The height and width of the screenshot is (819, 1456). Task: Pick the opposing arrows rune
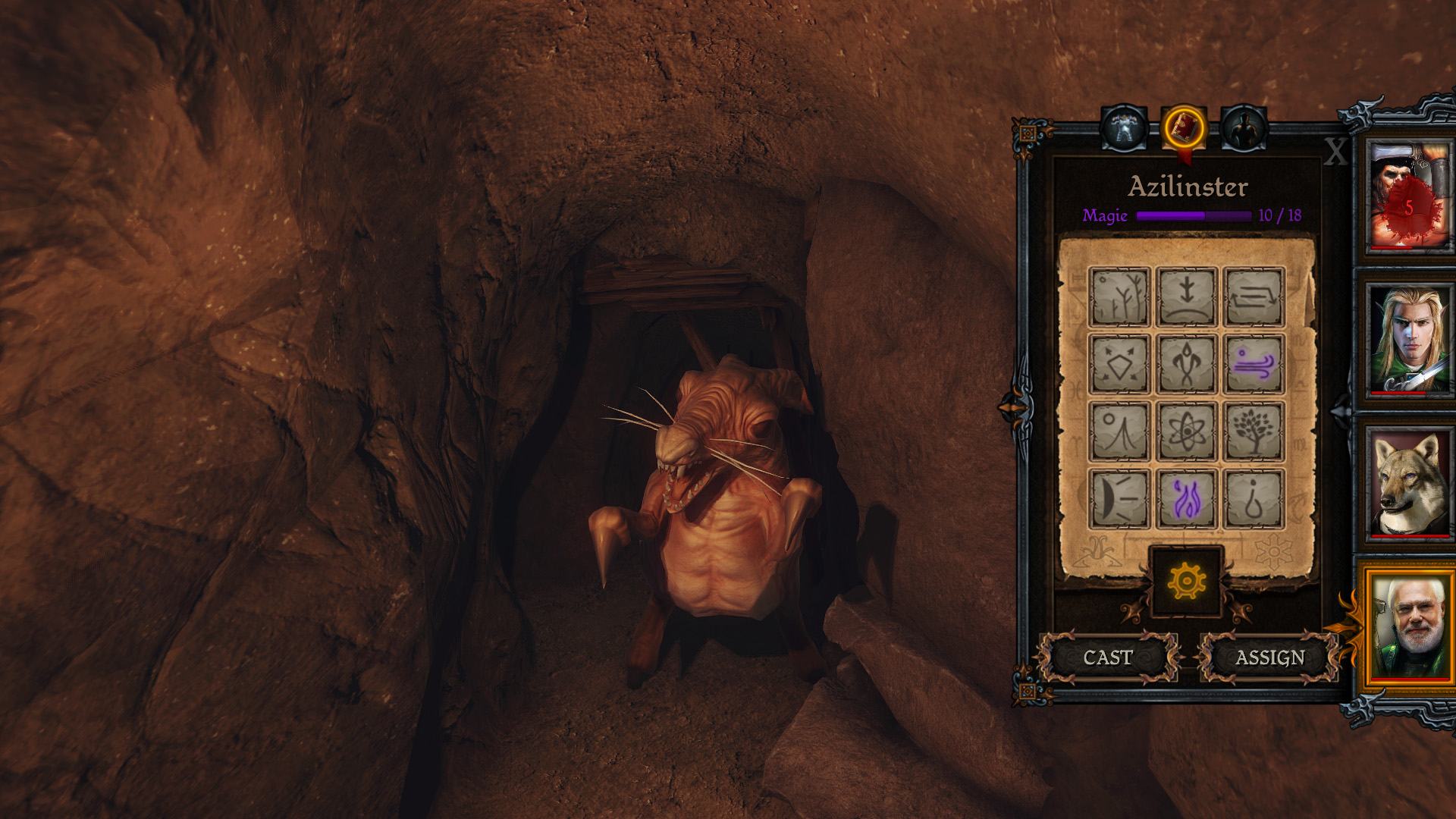[x=1254, y=297]
